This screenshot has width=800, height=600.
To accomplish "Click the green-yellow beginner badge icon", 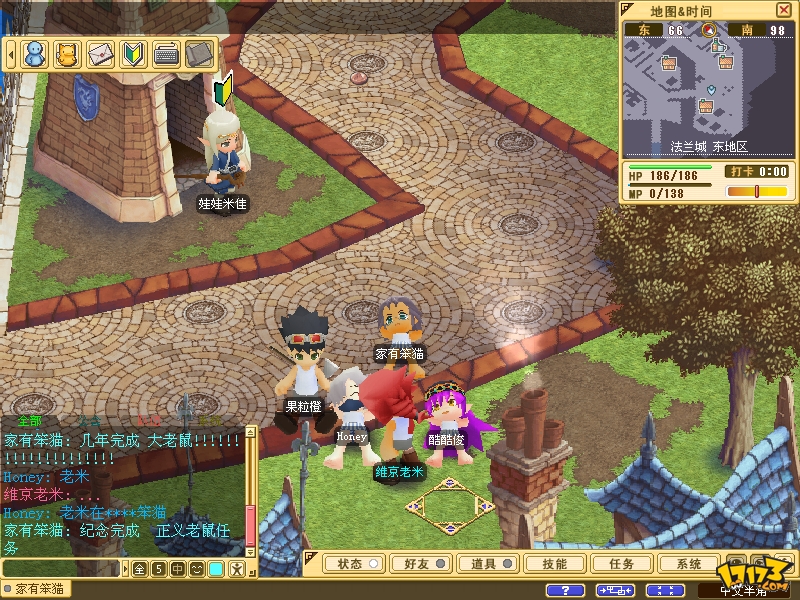I will [132, 53].
